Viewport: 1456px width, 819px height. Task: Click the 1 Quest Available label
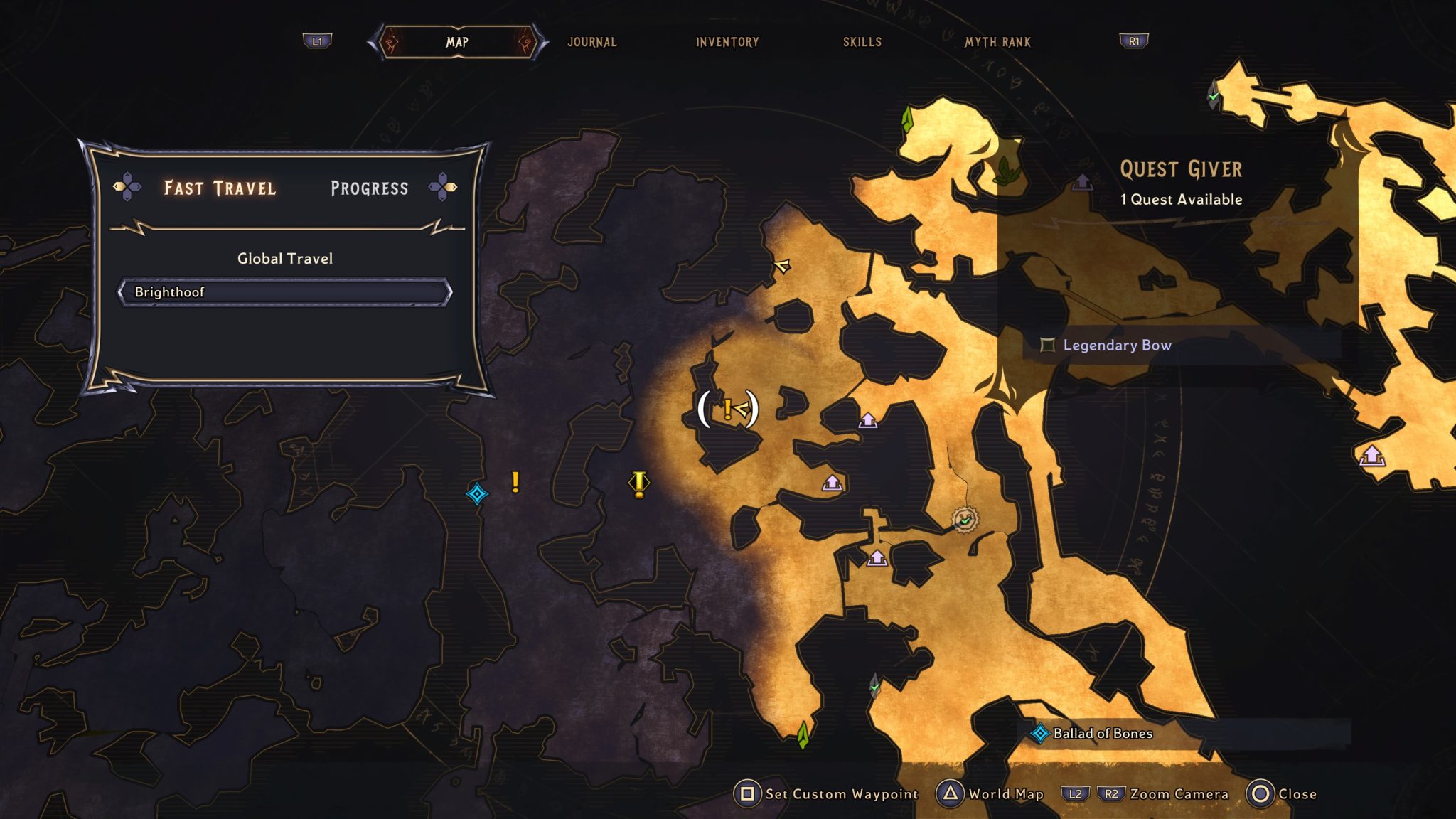[x=1180, y=200]
